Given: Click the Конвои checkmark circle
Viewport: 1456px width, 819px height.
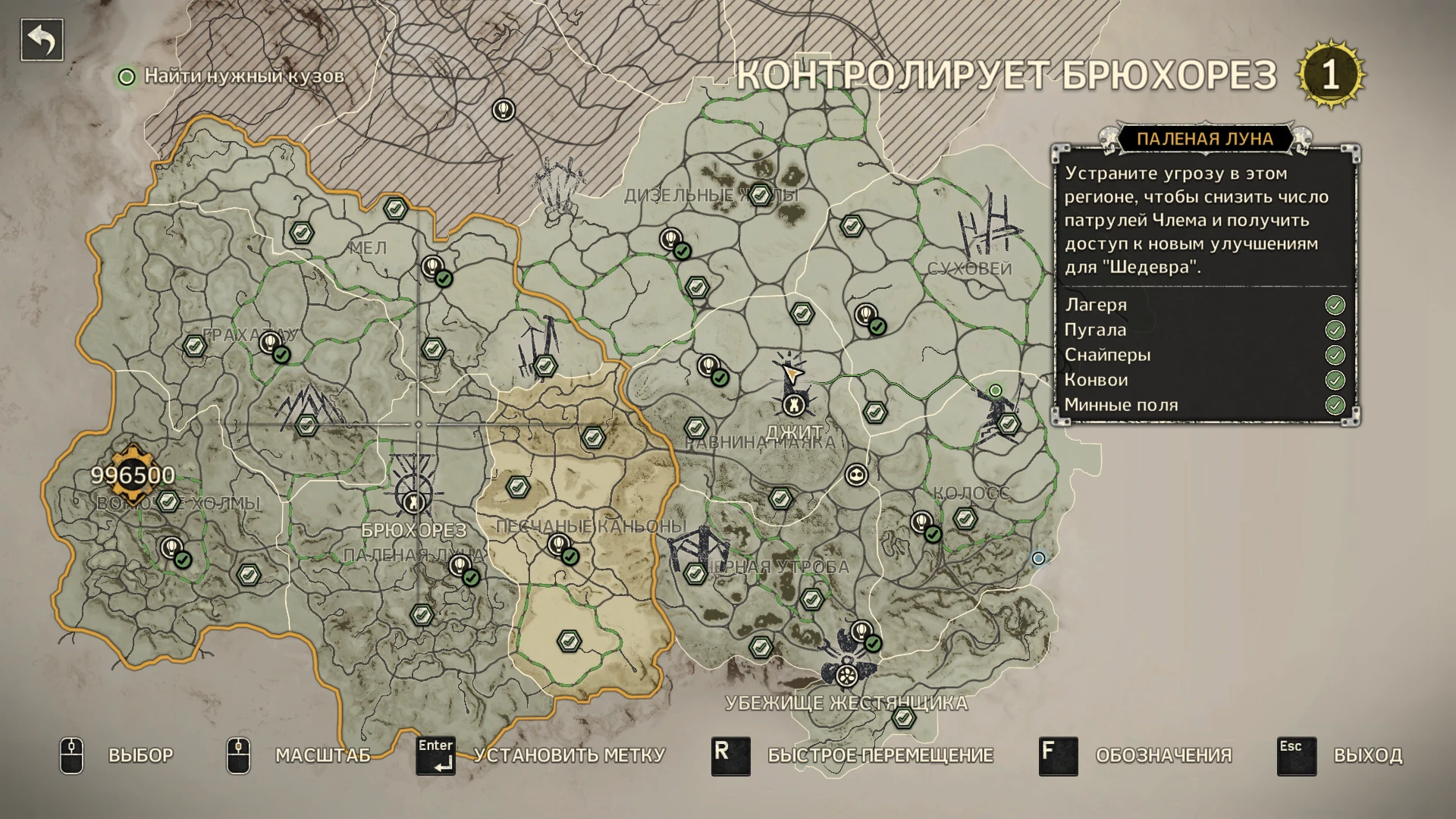Looking at the screenshot, I should pyautogui.click(x=1335, y=379).
